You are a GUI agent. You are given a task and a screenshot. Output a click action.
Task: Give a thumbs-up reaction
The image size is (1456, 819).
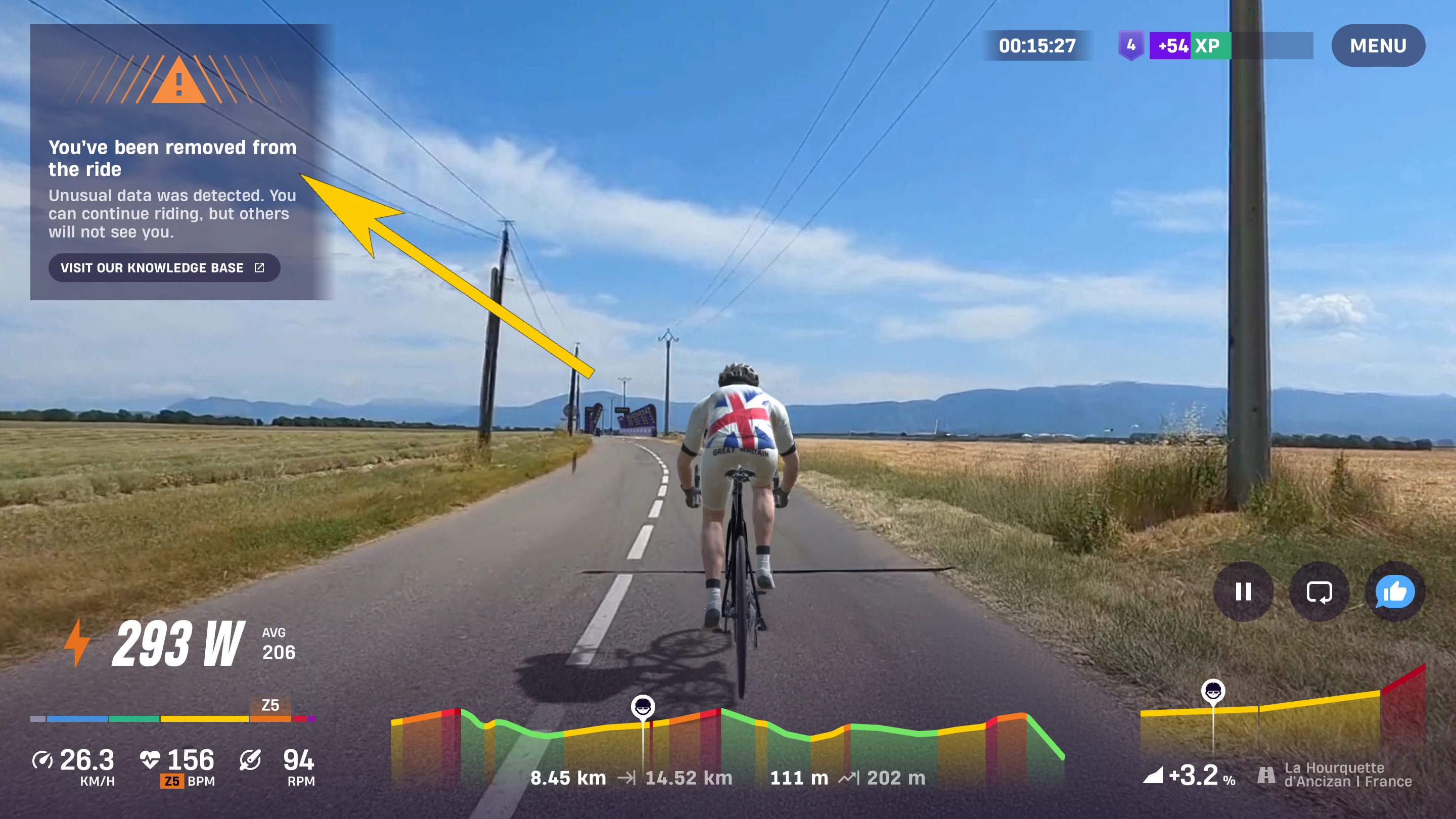(1395, 593)
